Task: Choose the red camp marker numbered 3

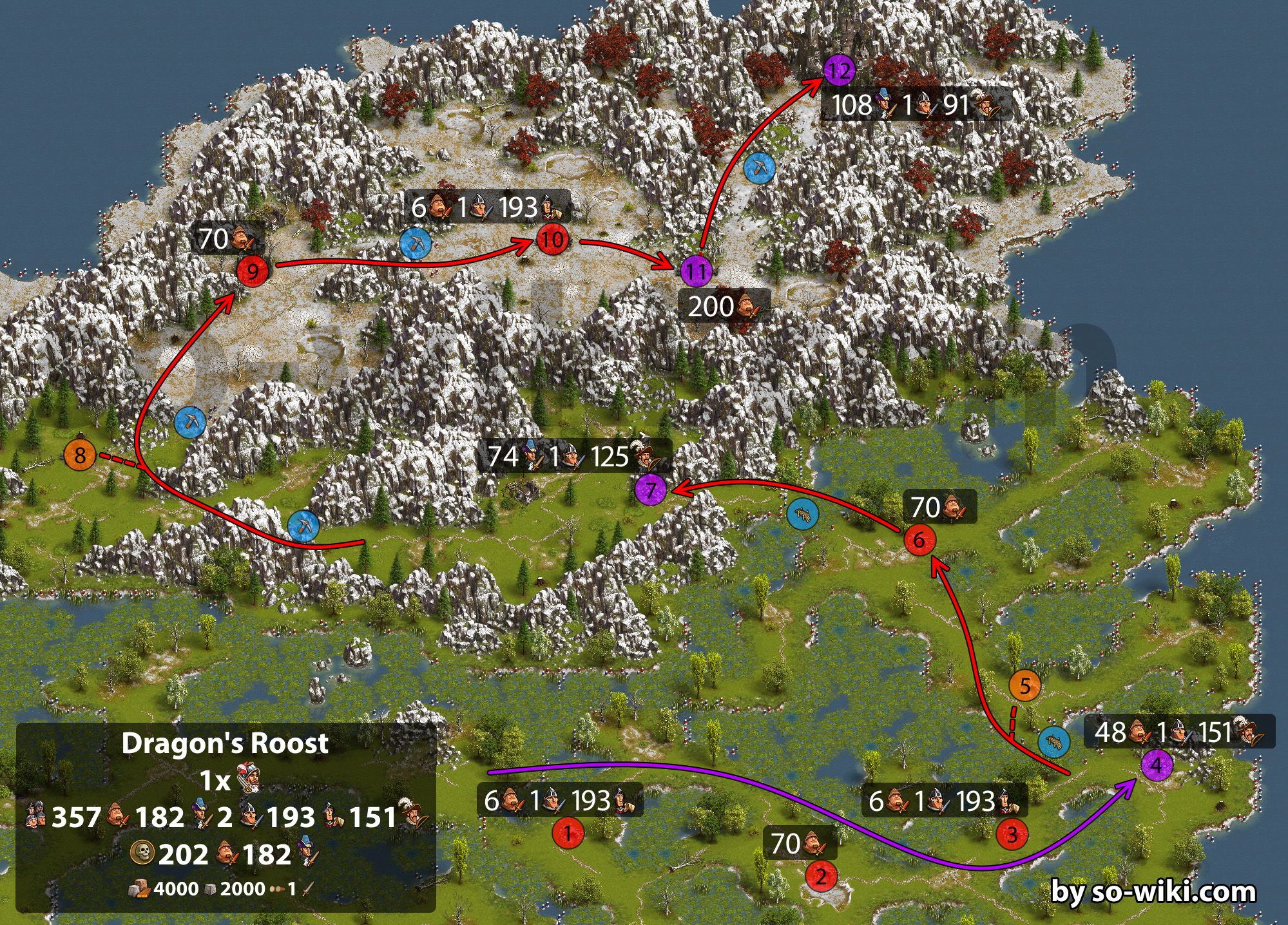Action: tap(1012, 835)
